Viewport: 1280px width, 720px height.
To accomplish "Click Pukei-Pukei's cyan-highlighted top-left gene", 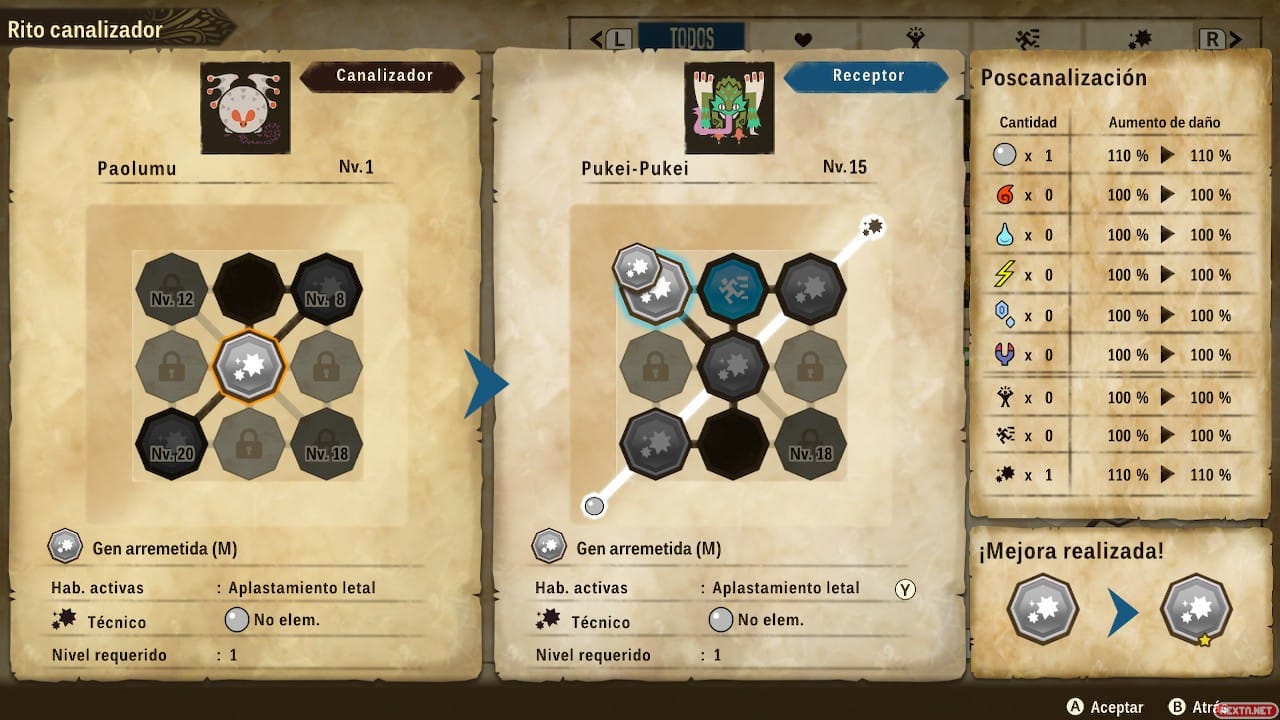I will (x=656, y=289).
